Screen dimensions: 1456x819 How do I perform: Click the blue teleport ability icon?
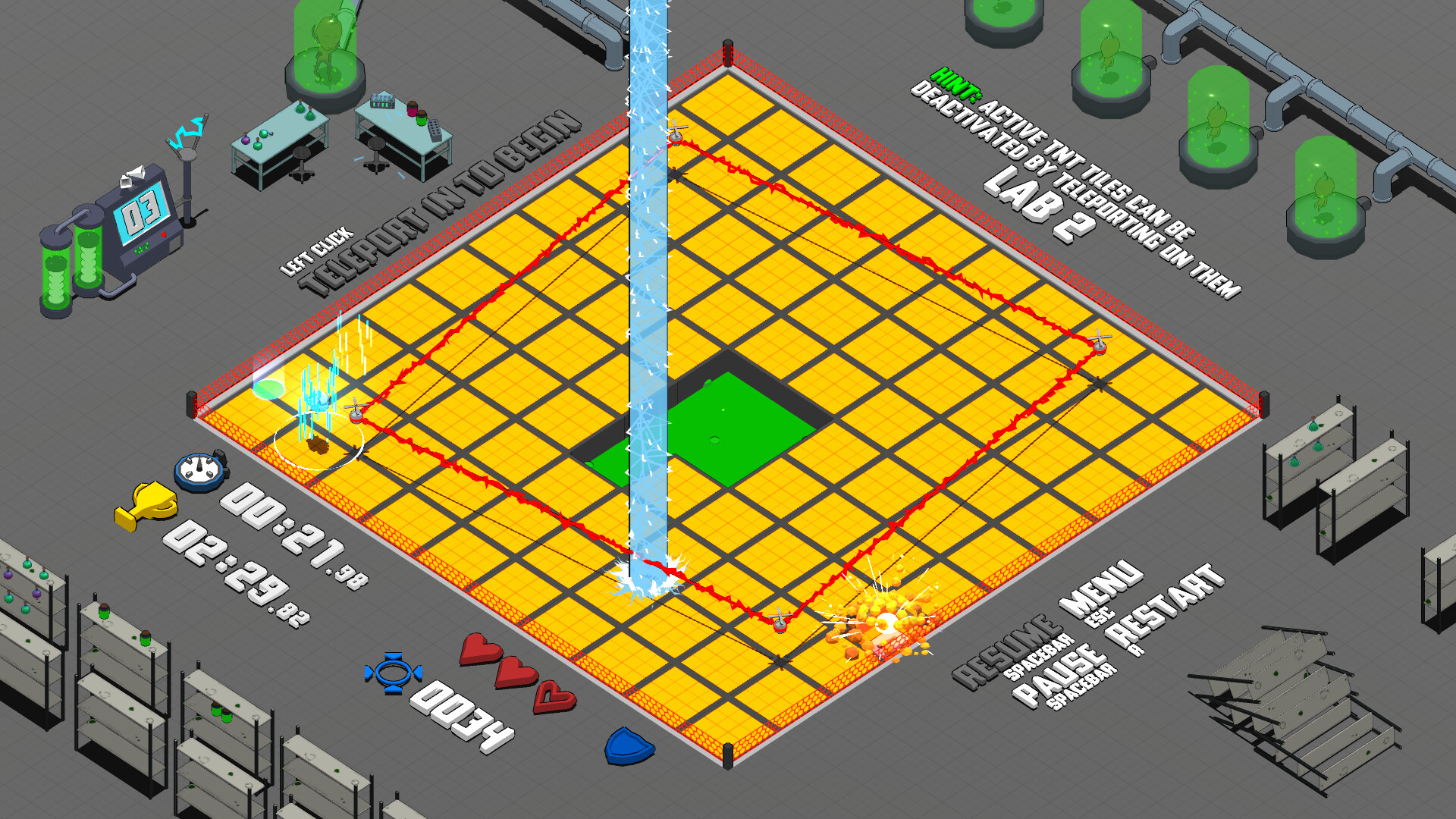click(394, 670)
